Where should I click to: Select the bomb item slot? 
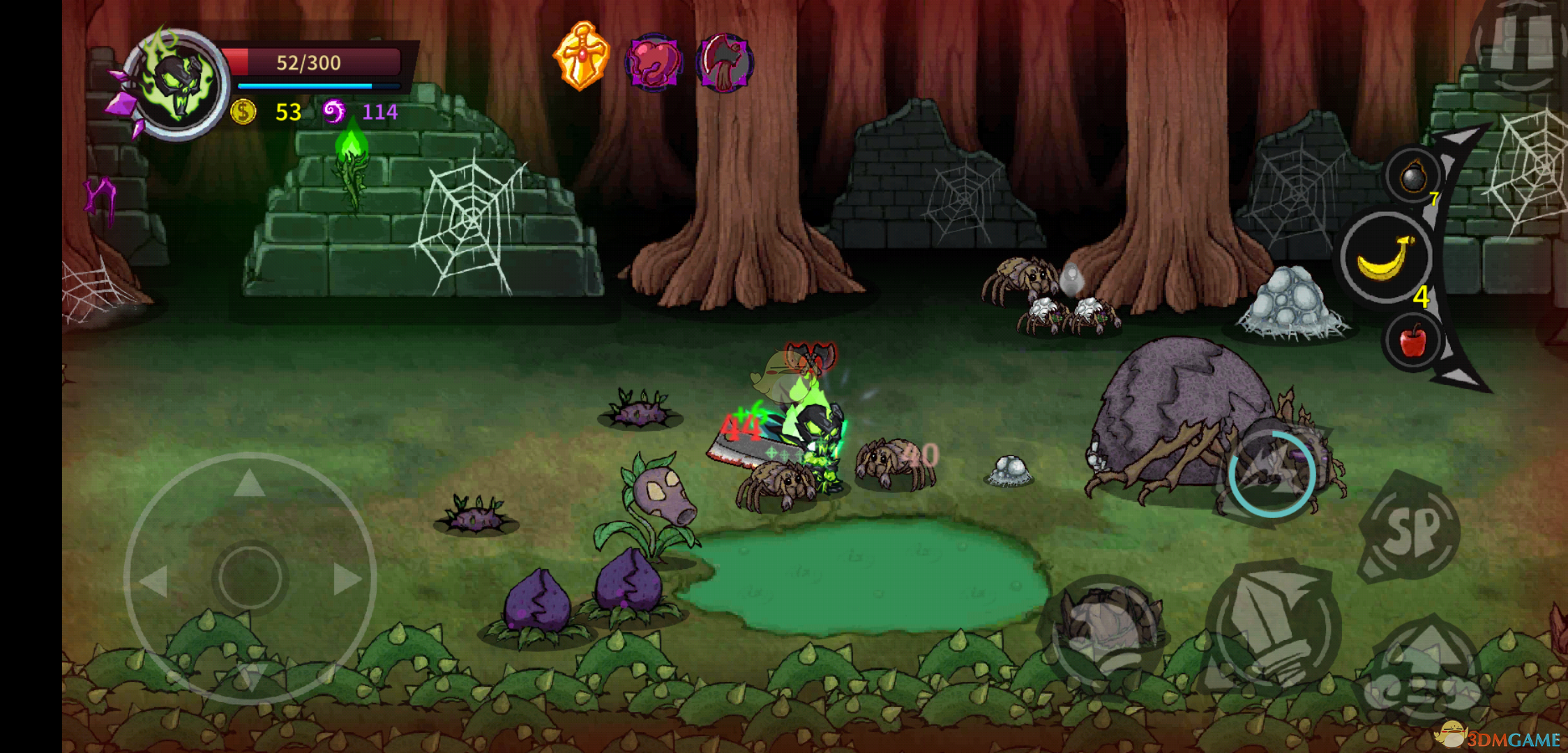(x=1413, y=176)
